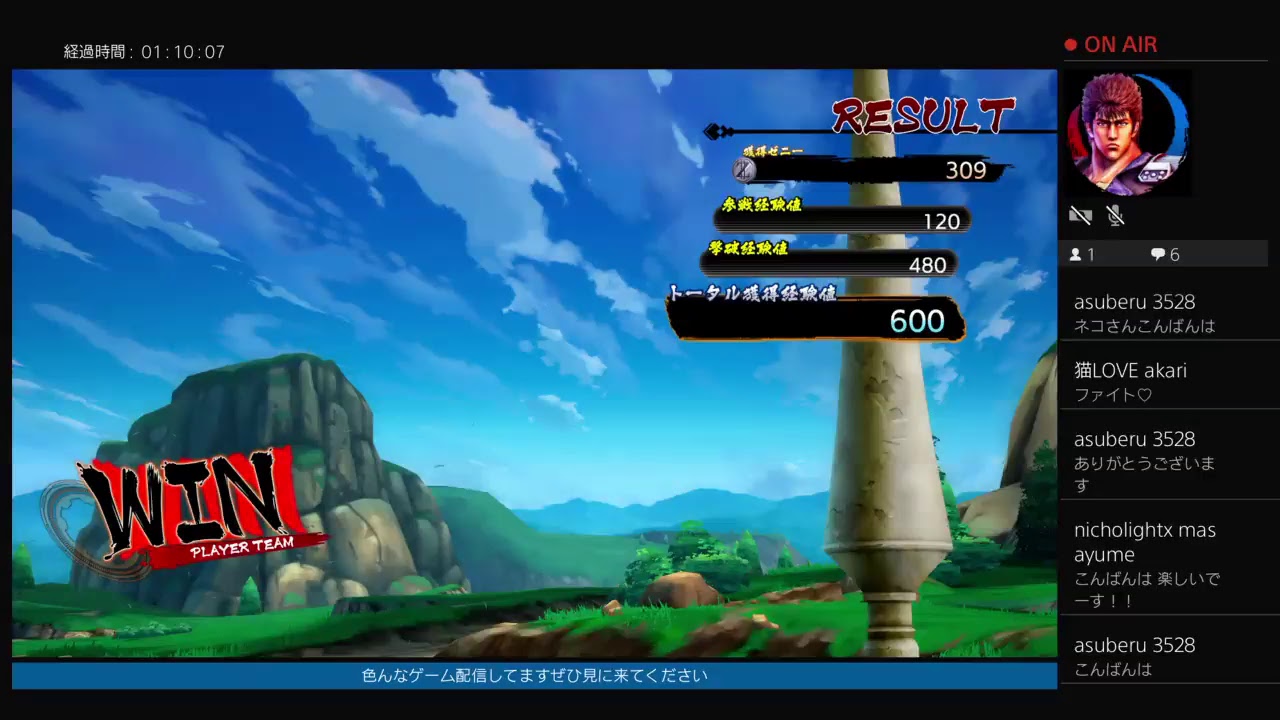Click the comment speech bubble icon
This screenshot has width=1280, height=720.
point(1157,254)
